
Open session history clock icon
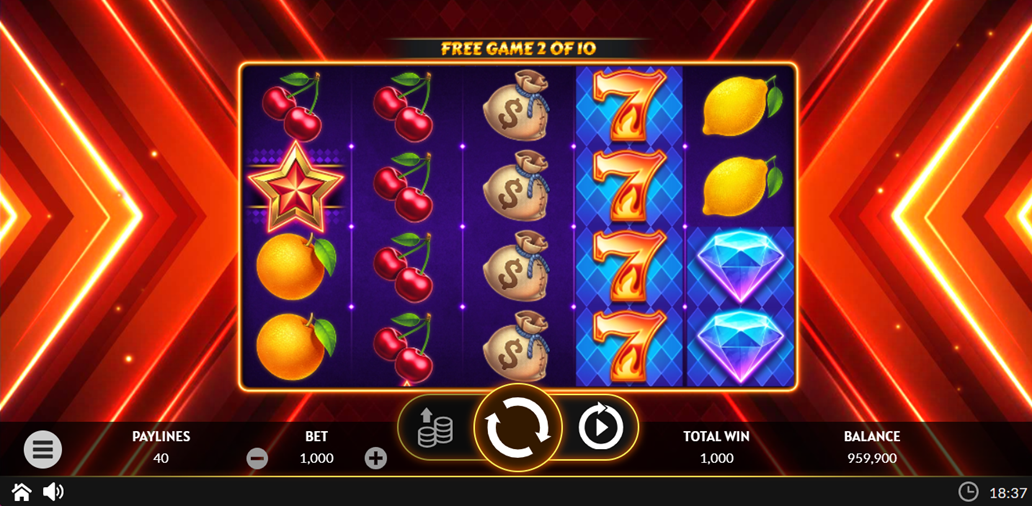pos(968,492)
